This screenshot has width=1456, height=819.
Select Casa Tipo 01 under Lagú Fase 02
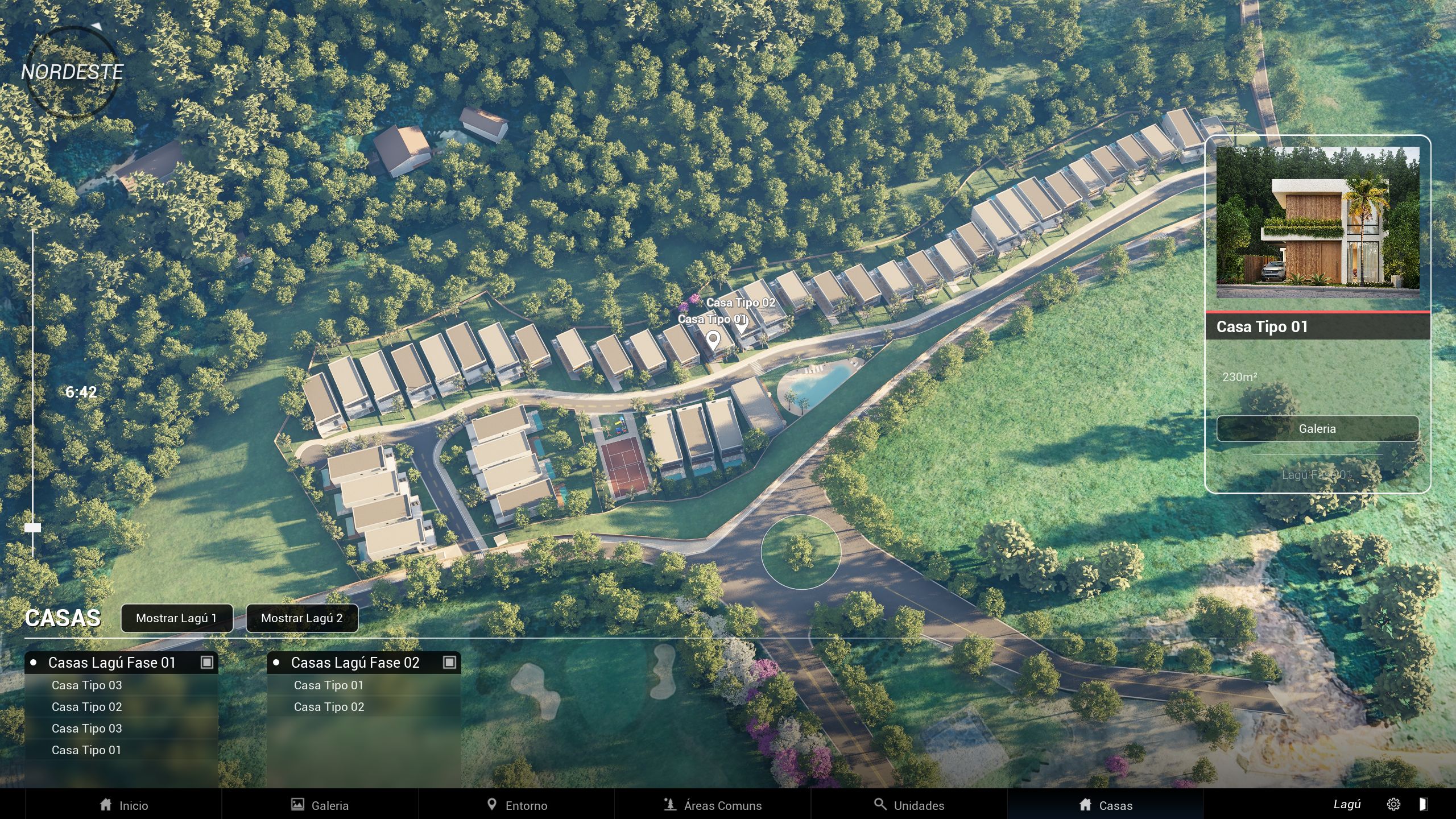(x=329, y=685)
